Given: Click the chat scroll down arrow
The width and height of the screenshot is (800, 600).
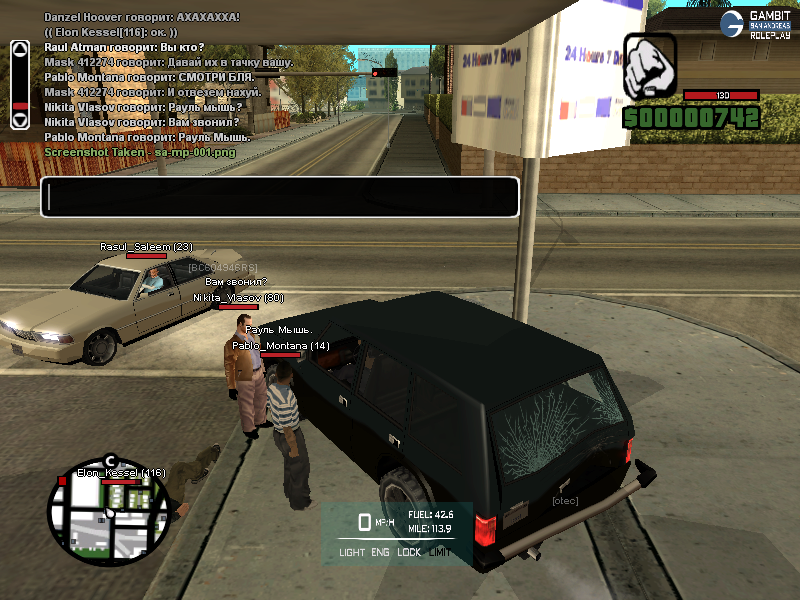Looking at the screenshot, I should tap(19, 120).
